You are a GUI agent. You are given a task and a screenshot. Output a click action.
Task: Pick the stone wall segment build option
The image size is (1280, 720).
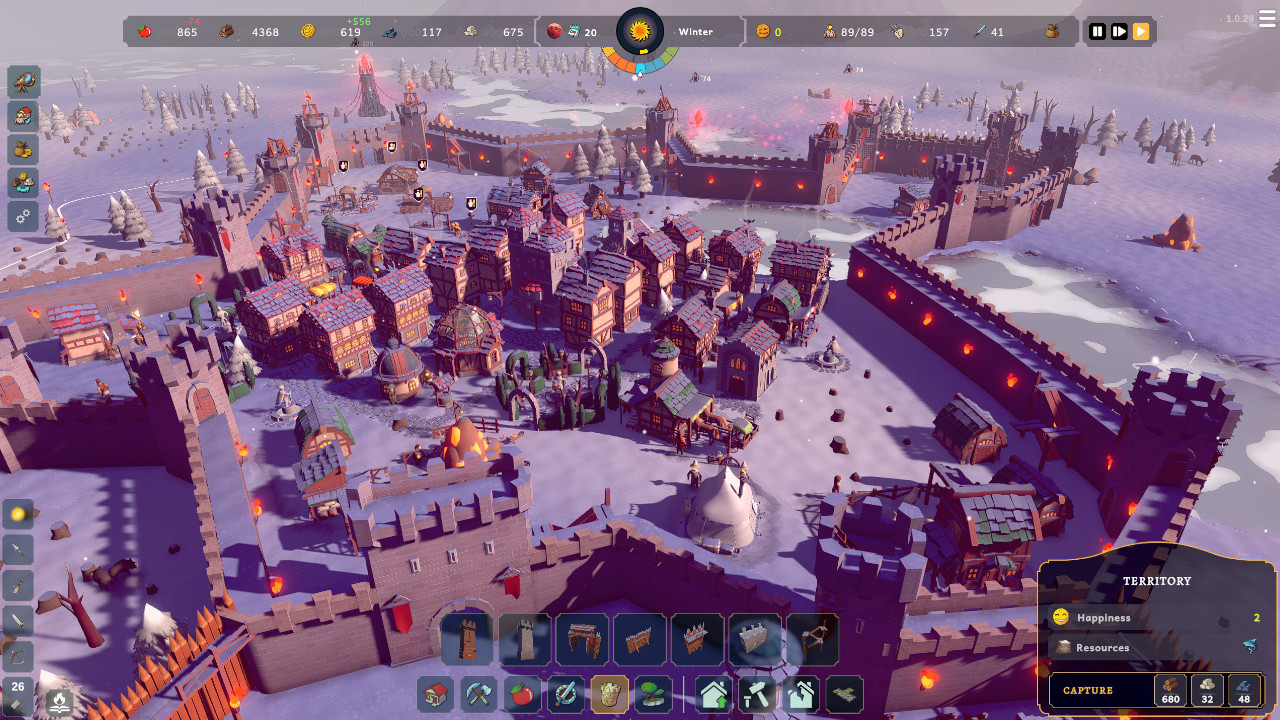[x=755, y=640]
